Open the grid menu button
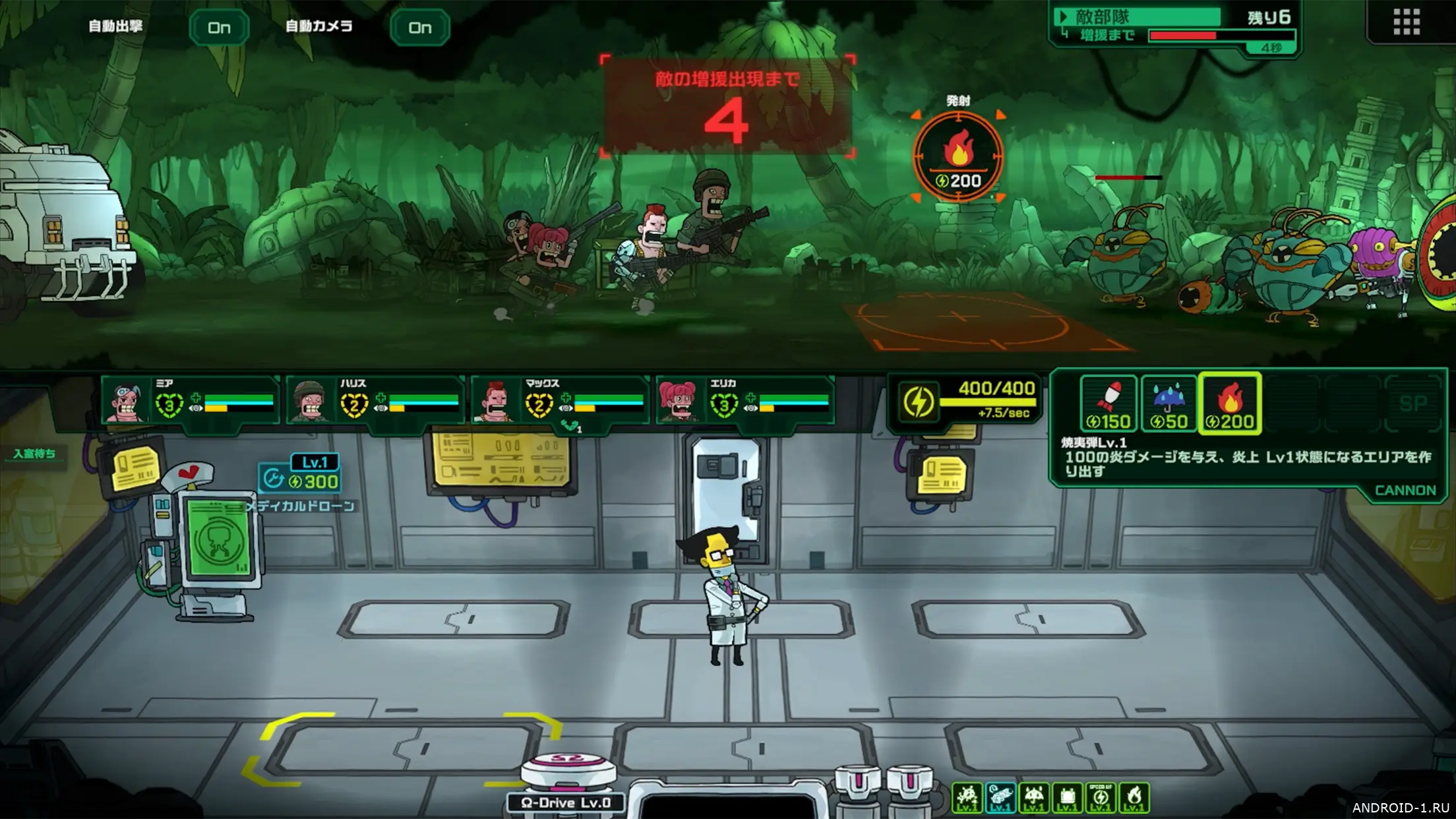 [1406, 22]
